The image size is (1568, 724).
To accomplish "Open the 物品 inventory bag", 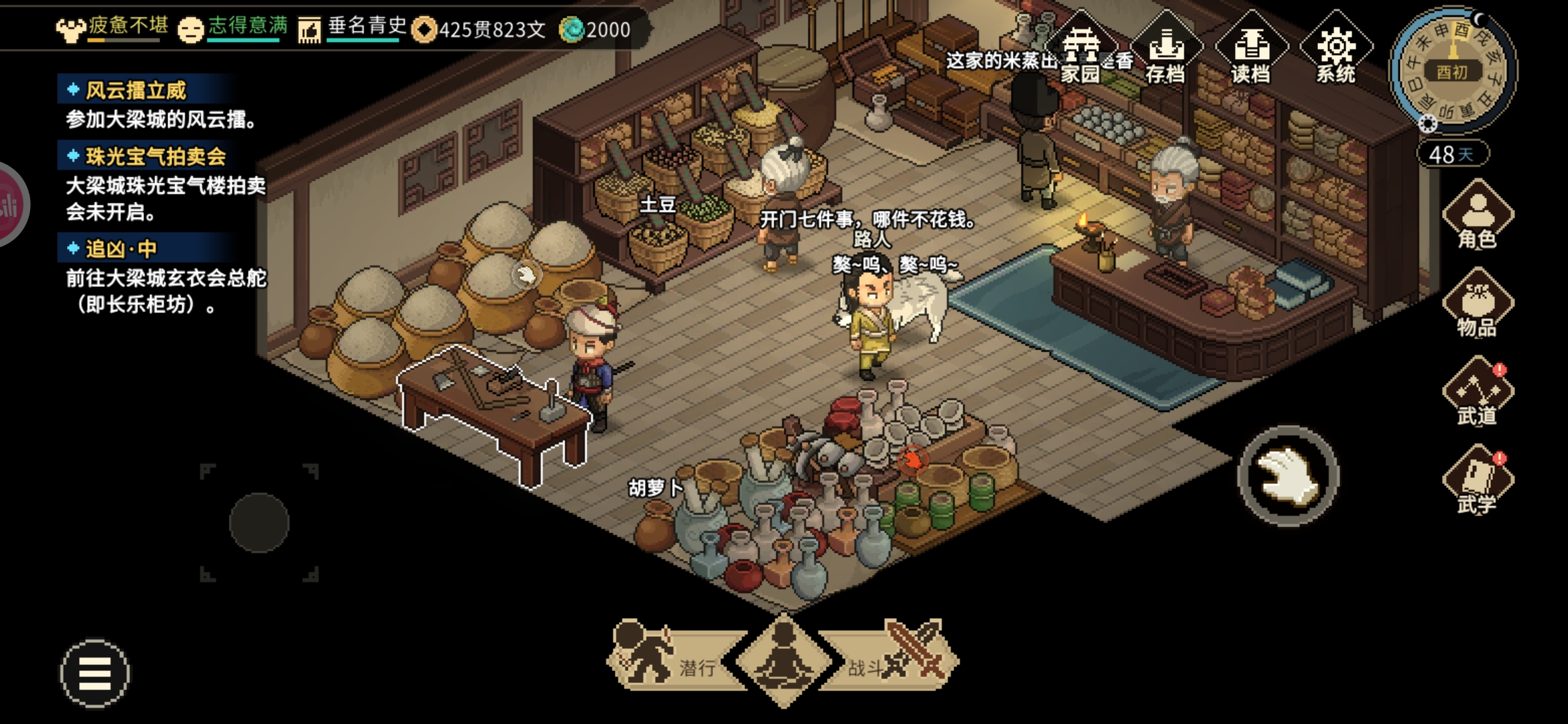I will 1477,304.
